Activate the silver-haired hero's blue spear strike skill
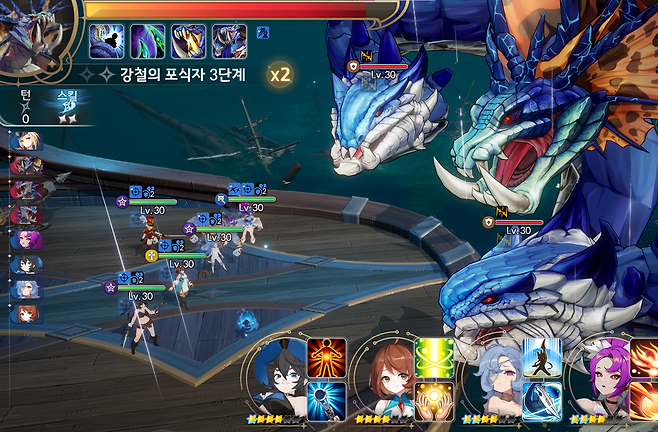The width and height of the screenshot is (658, 432). 542,399
